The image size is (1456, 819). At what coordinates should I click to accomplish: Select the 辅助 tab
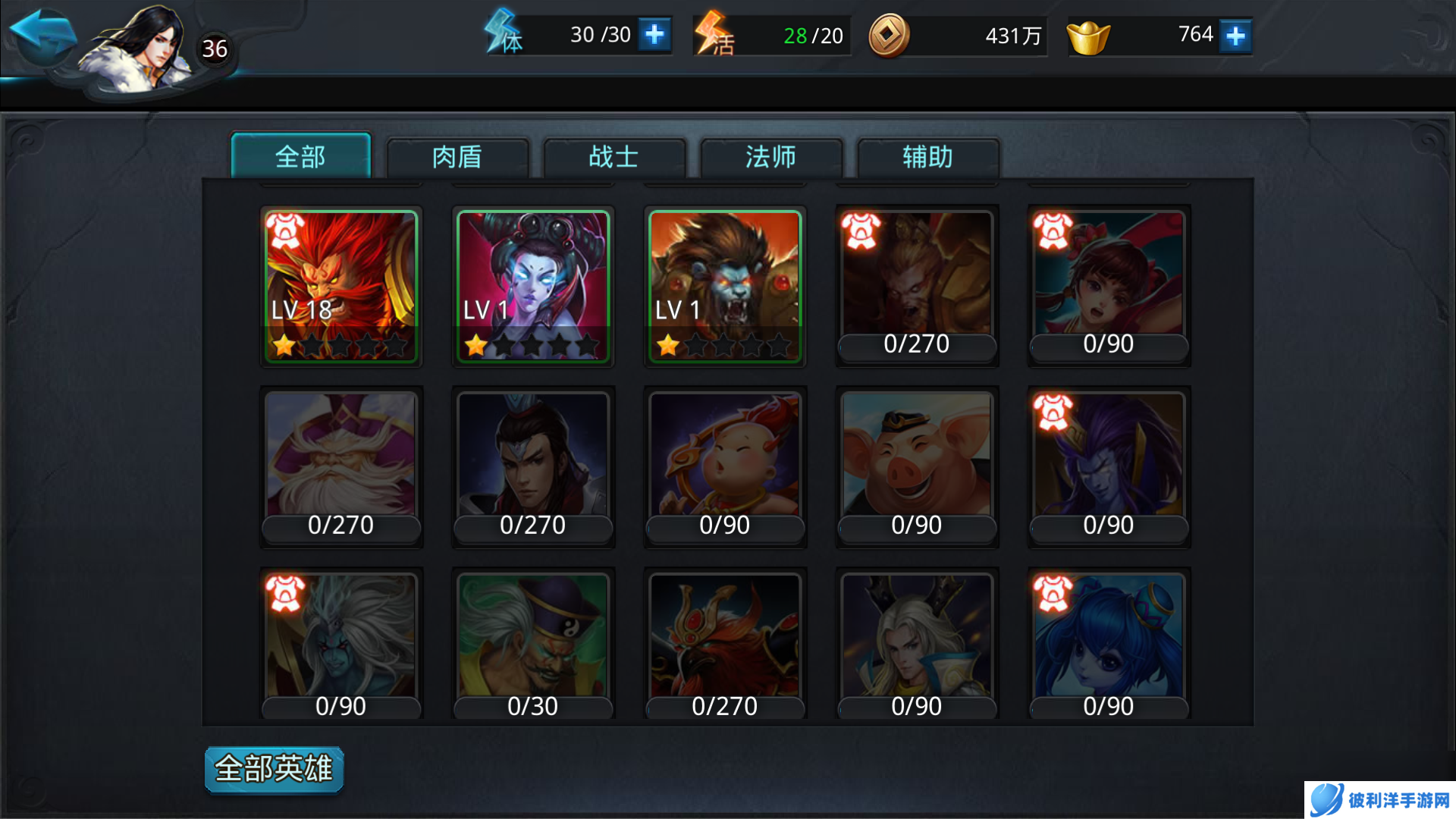[927, 157]
